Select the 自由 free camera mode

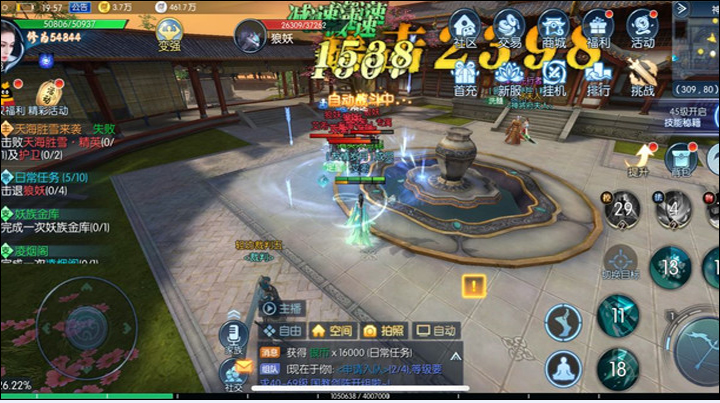(x=283, y=331)
